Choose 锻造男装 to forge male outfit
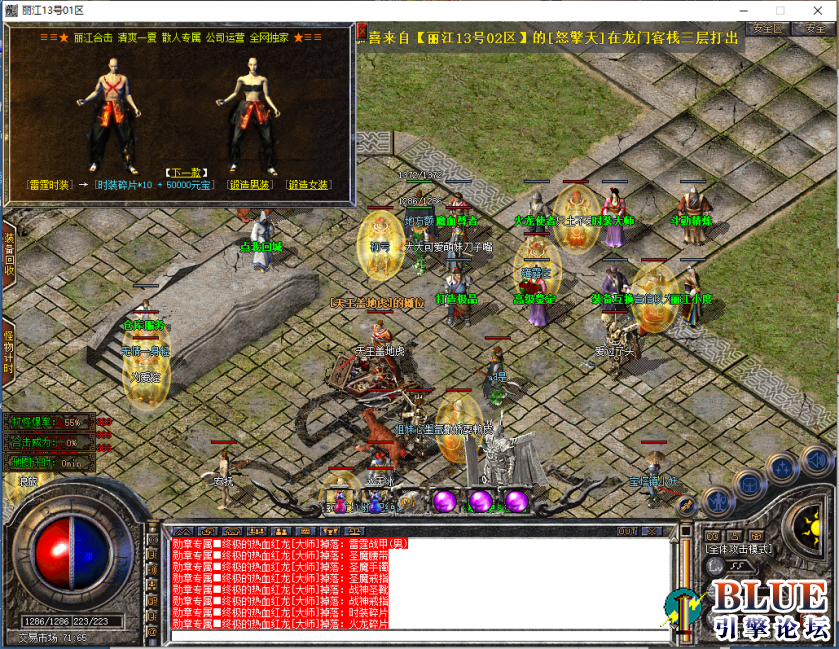The image size is (839, 649). [249, 185]
